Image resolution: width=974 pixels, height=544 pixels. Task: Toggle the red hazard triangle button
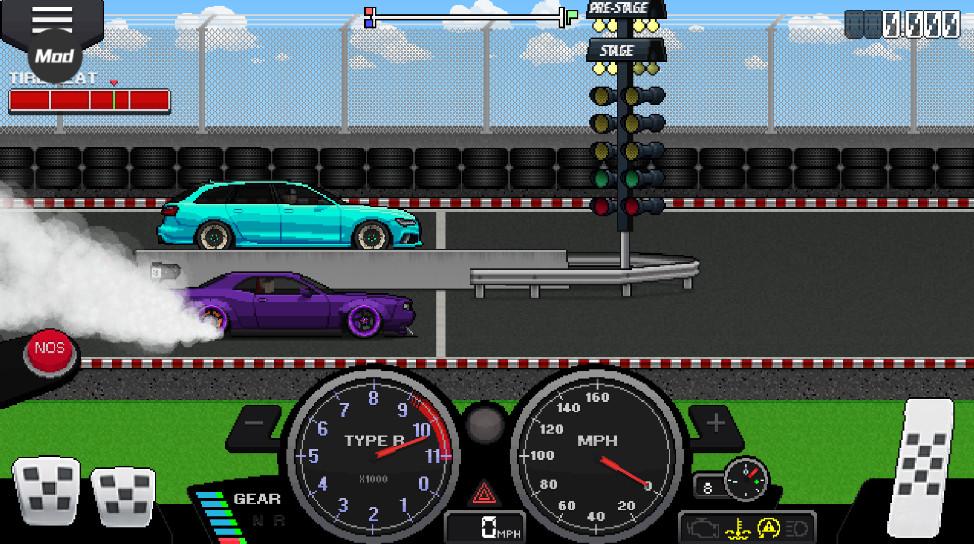(485, 491)
